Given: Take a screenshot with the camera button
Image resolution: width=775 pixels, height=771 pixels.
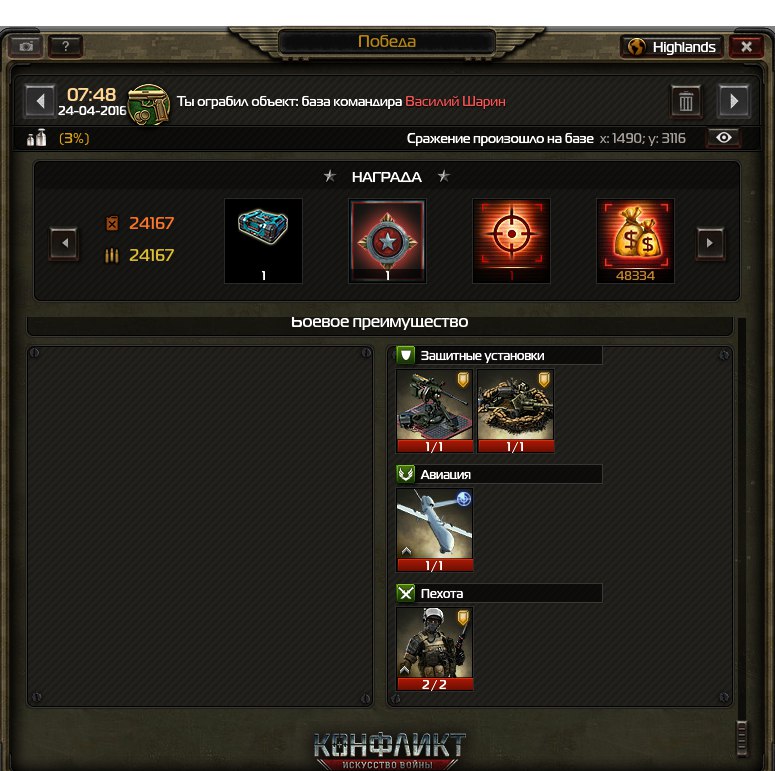Looking at the screenshot, I should tap(25, 47).
